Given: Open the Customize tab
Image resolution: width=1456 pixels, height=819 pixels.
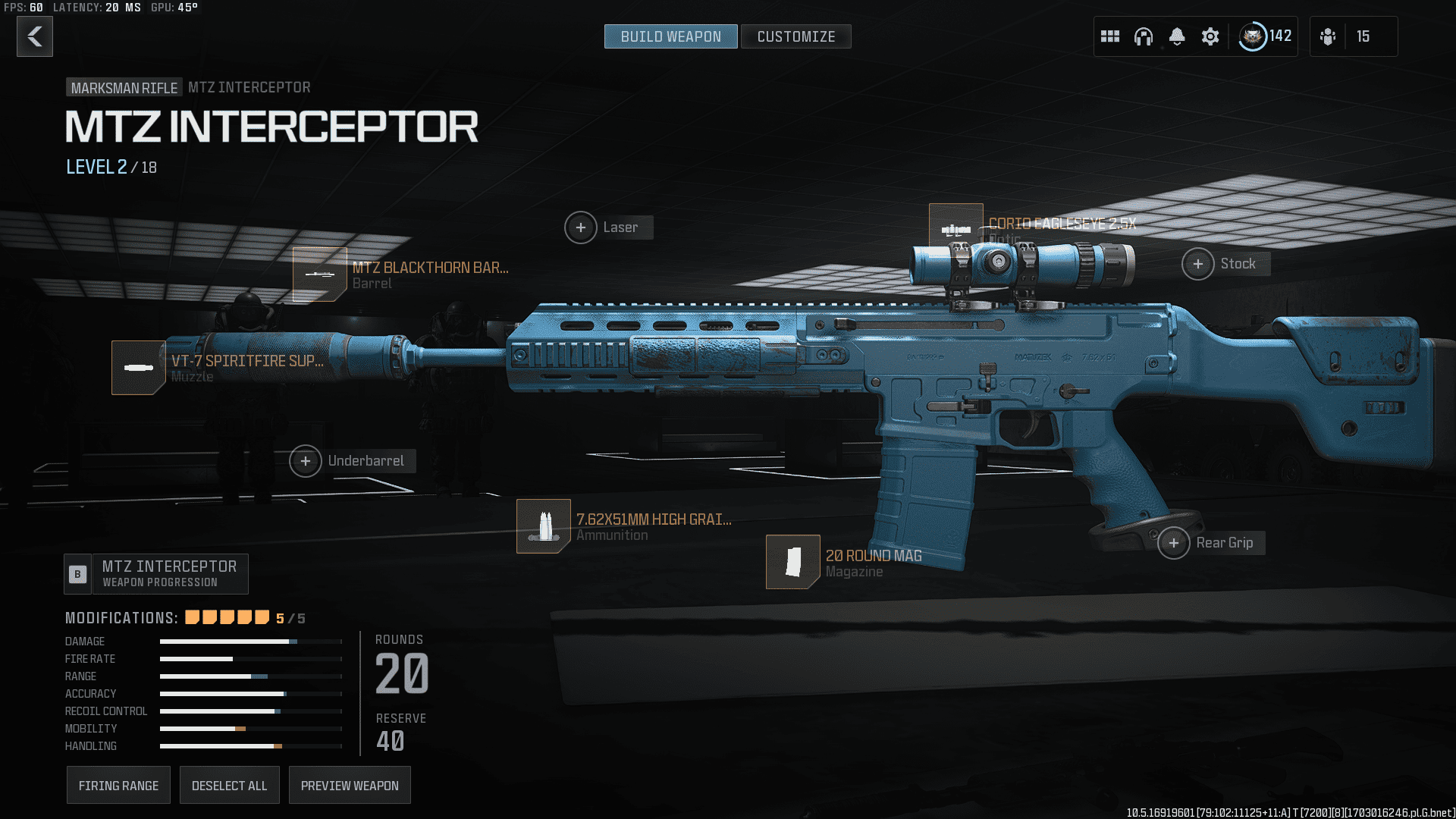Looking at the screenshot, I should click(x=795, y=36).
